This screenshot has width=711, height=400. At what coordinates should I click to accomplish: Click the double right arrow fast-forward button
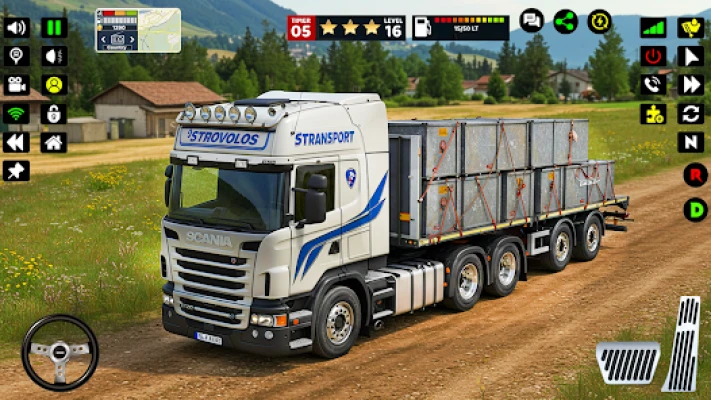[691, 85]
